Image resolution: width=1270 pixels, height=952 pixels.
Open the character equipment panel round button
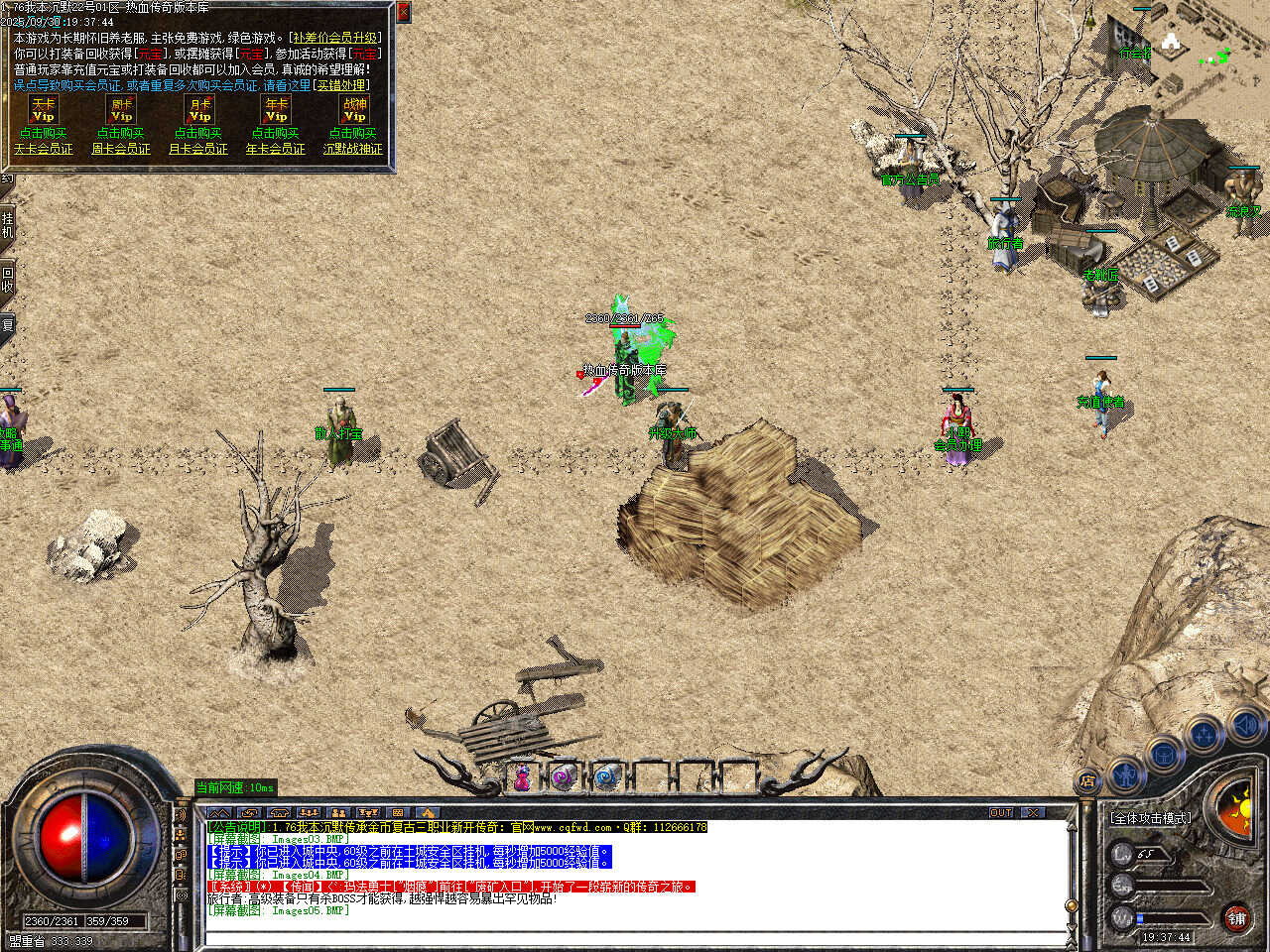coord(1125,773)
